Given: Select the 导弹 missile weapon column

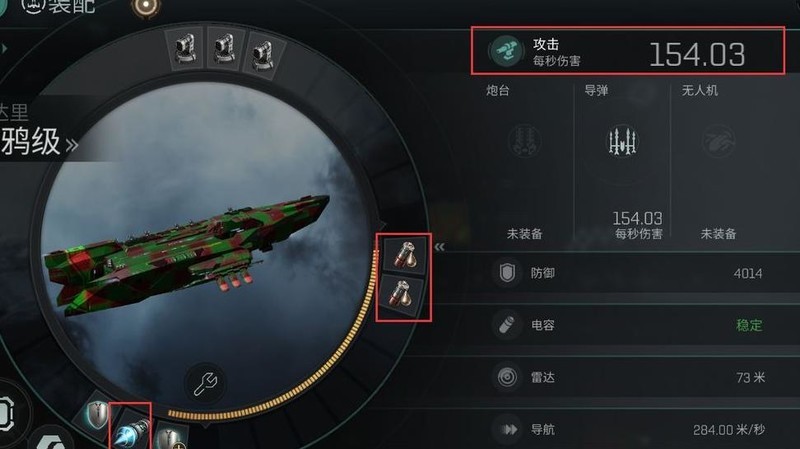Looking at the screenshot, I should [x=622, y=160].
